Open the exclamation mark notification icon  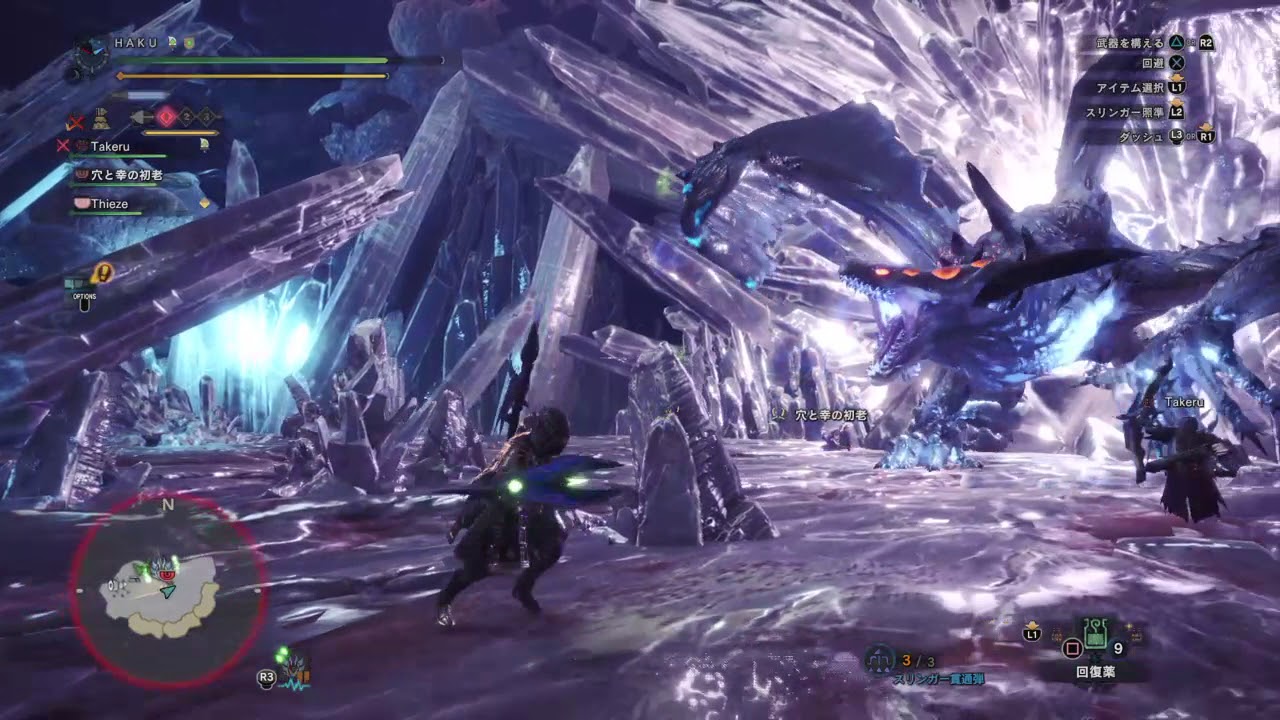(102, 271)
